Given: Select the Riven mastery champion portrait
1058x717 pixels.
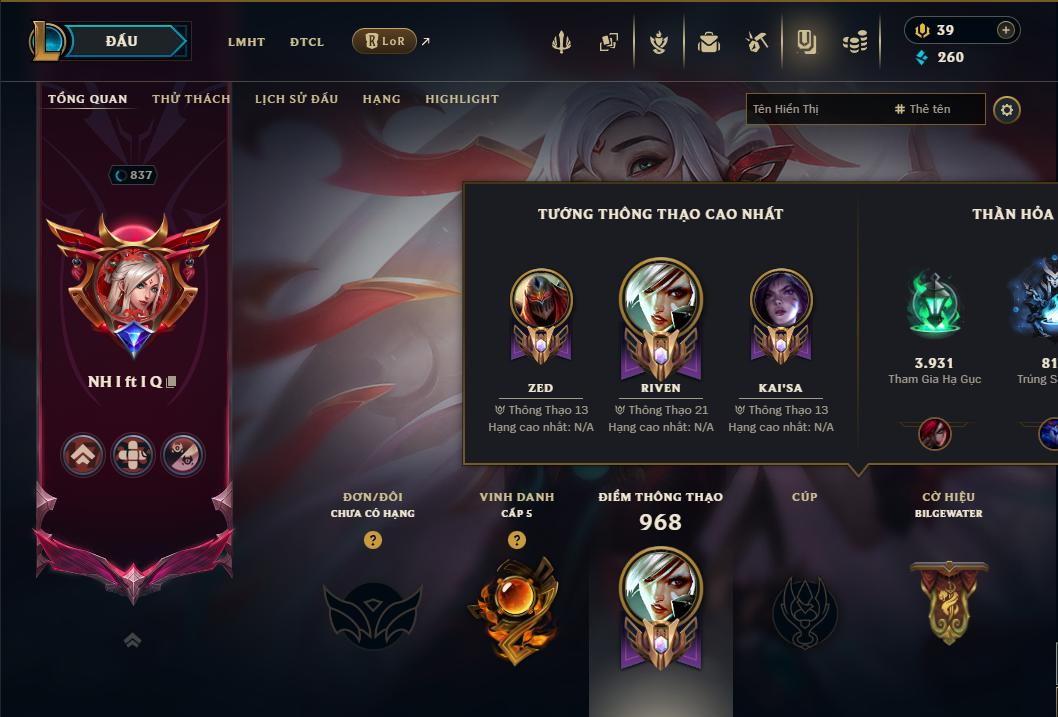Looking at the screenshot, I should [x=660, y=300].
